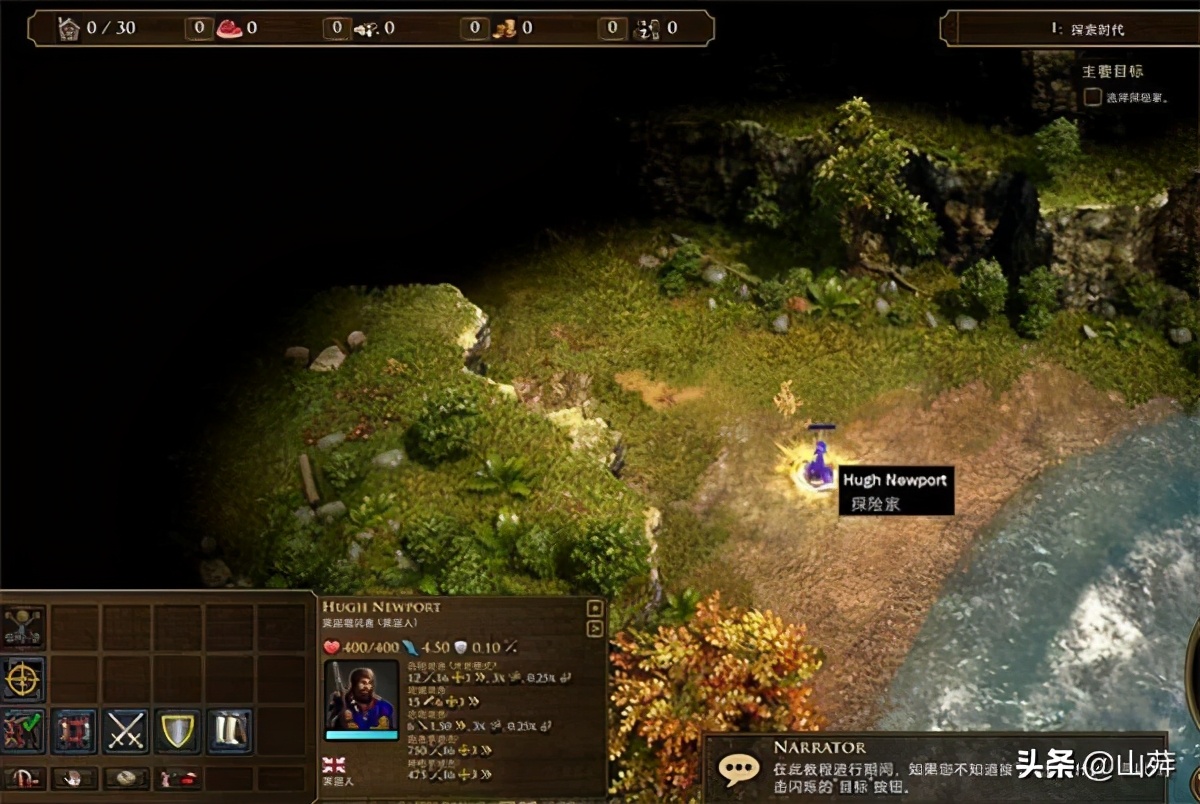Click the British flag icon
Image resolution: width=1200 pixels, height=804 pixels.
[x=334, y=765]
